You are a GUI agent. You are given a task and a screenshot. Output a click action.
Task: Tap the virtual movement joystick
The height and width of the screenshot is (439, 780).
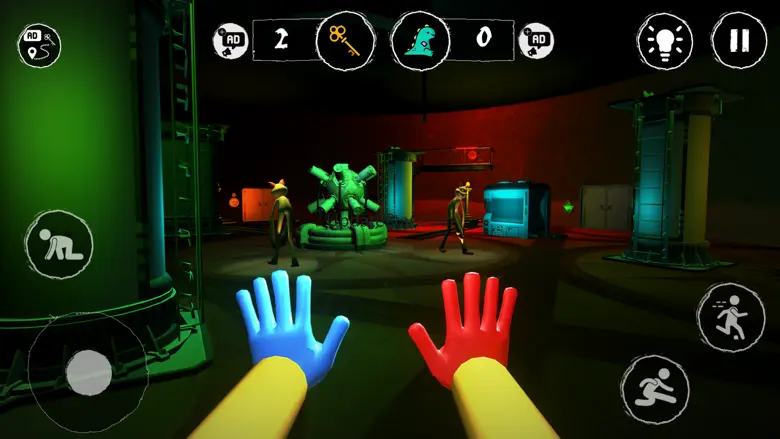coord(88,373)
